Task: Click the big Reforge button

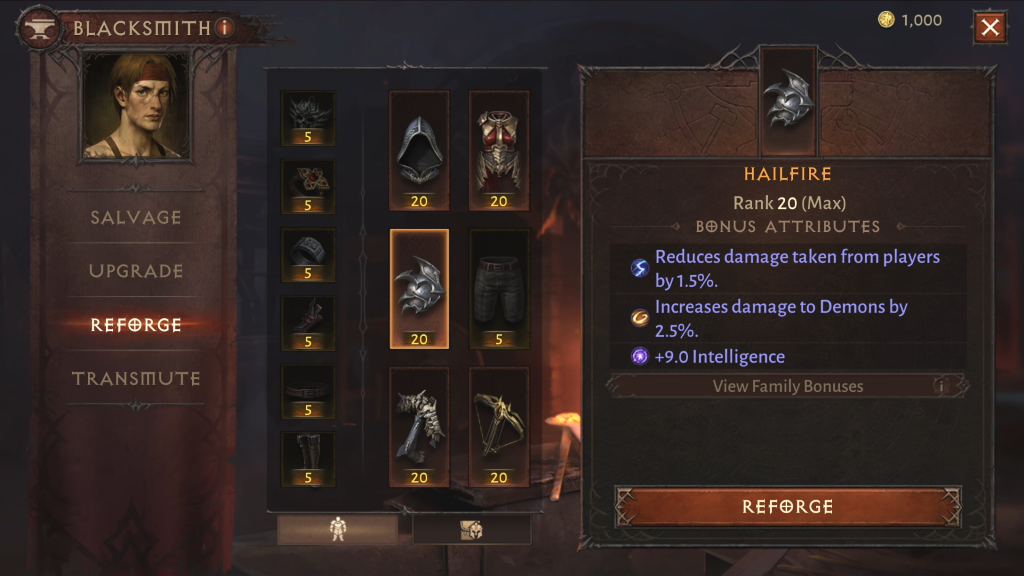Action: (x=787, y=507)
